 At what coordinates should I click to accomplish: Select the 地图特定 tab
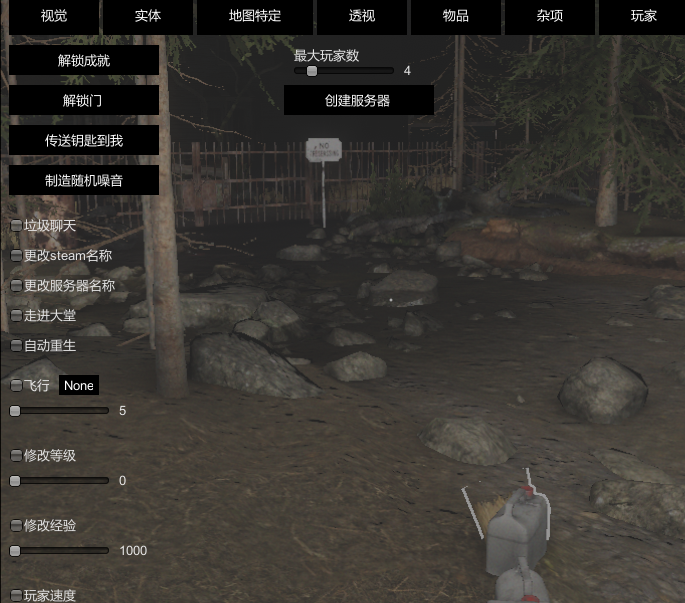point(255,17)
